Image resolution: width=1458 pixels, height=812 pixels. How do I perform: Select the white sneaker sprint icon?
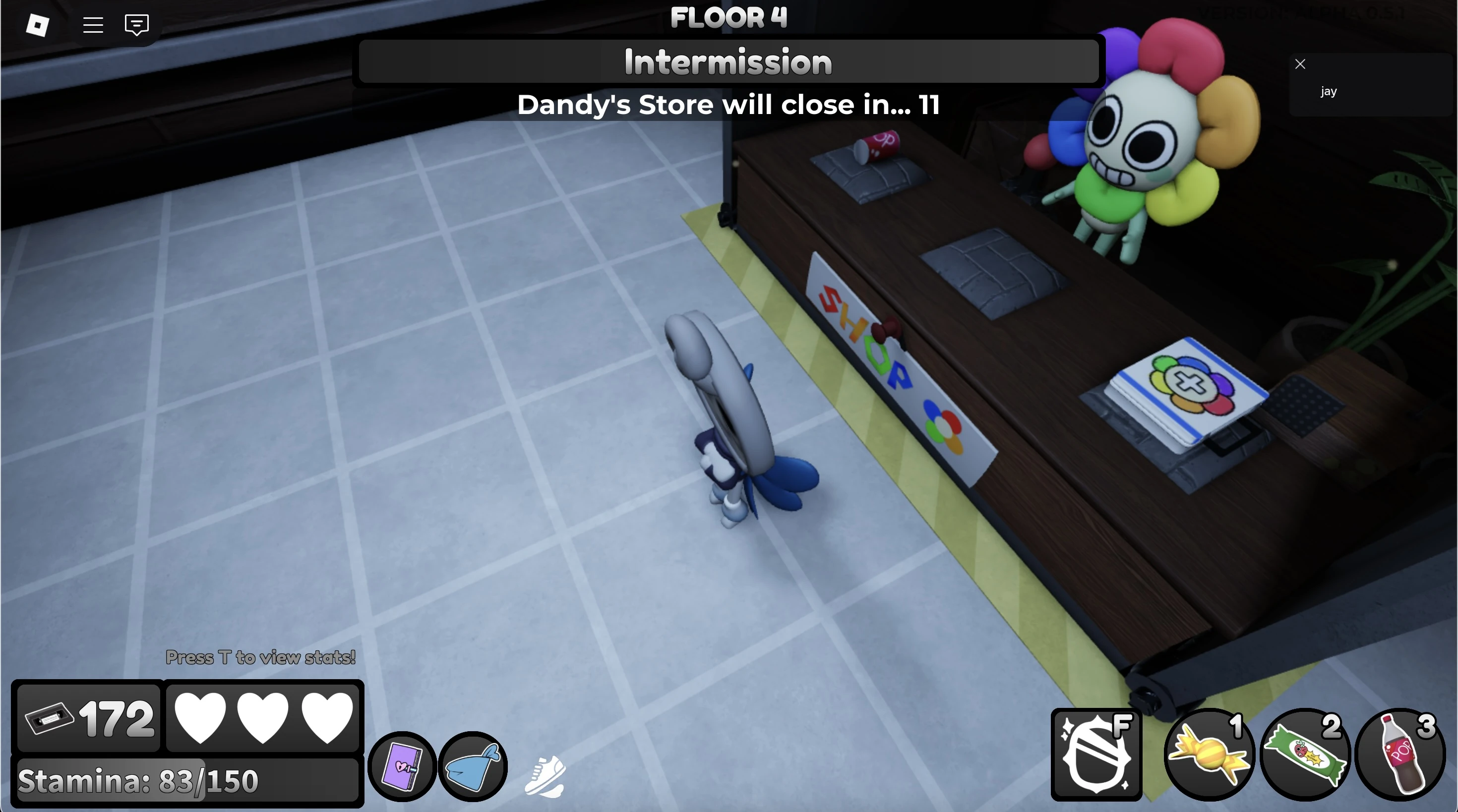point(545,776)
